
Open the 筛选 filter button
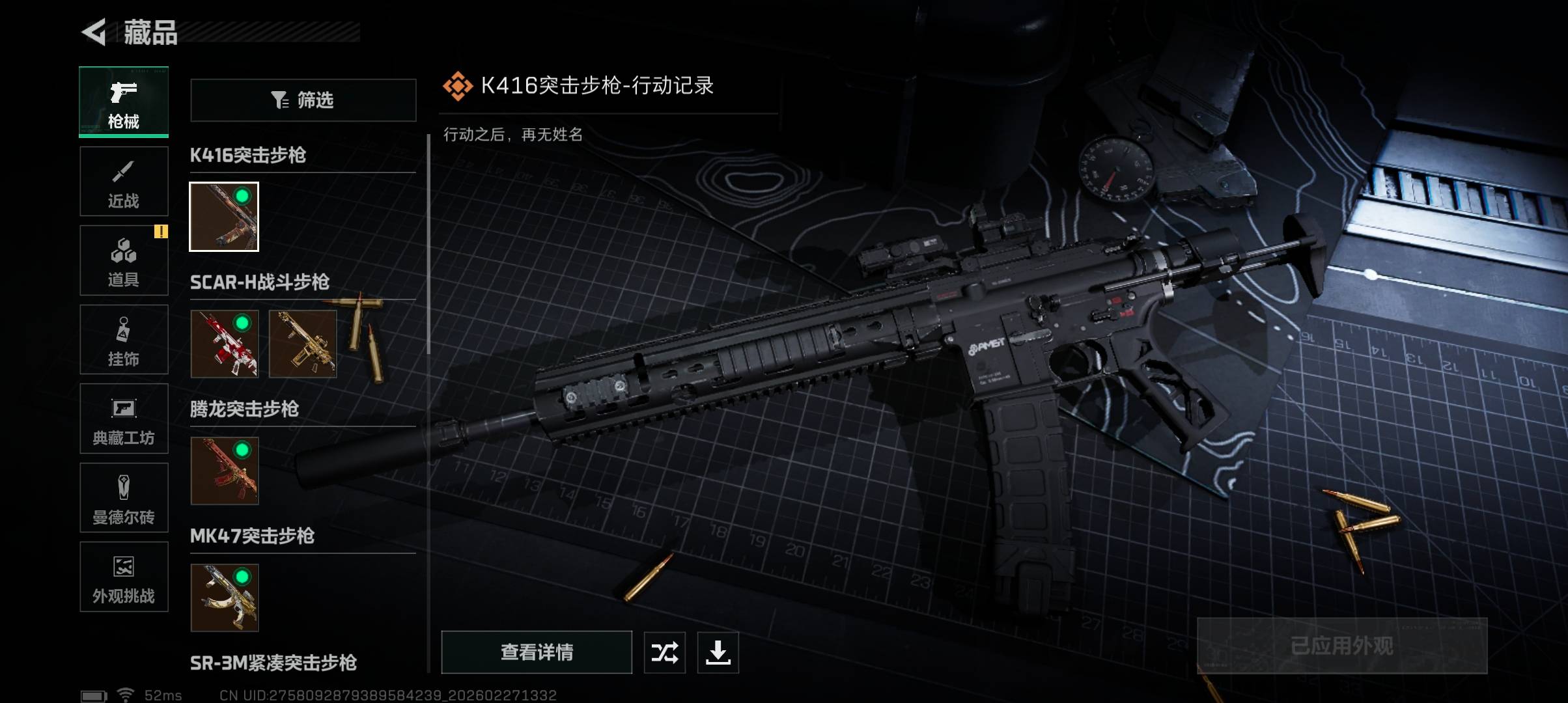(303, 100)
